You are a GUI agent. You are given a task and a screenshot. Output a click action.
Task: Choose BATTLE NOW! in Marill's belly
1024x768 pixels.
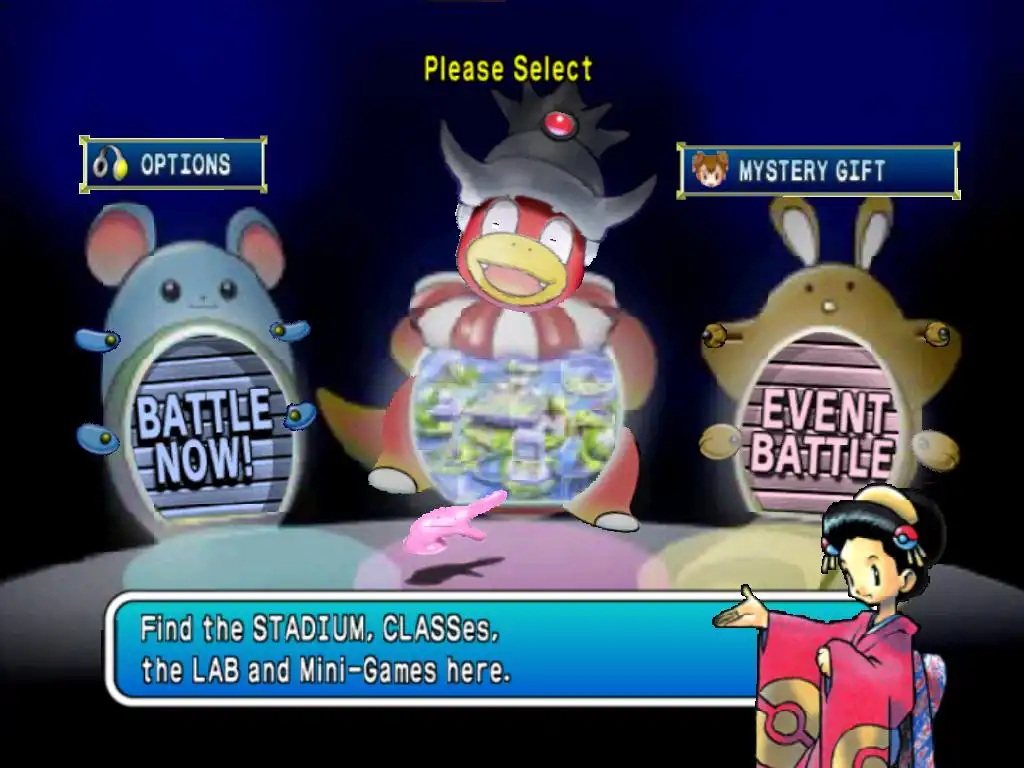point(203,433)
